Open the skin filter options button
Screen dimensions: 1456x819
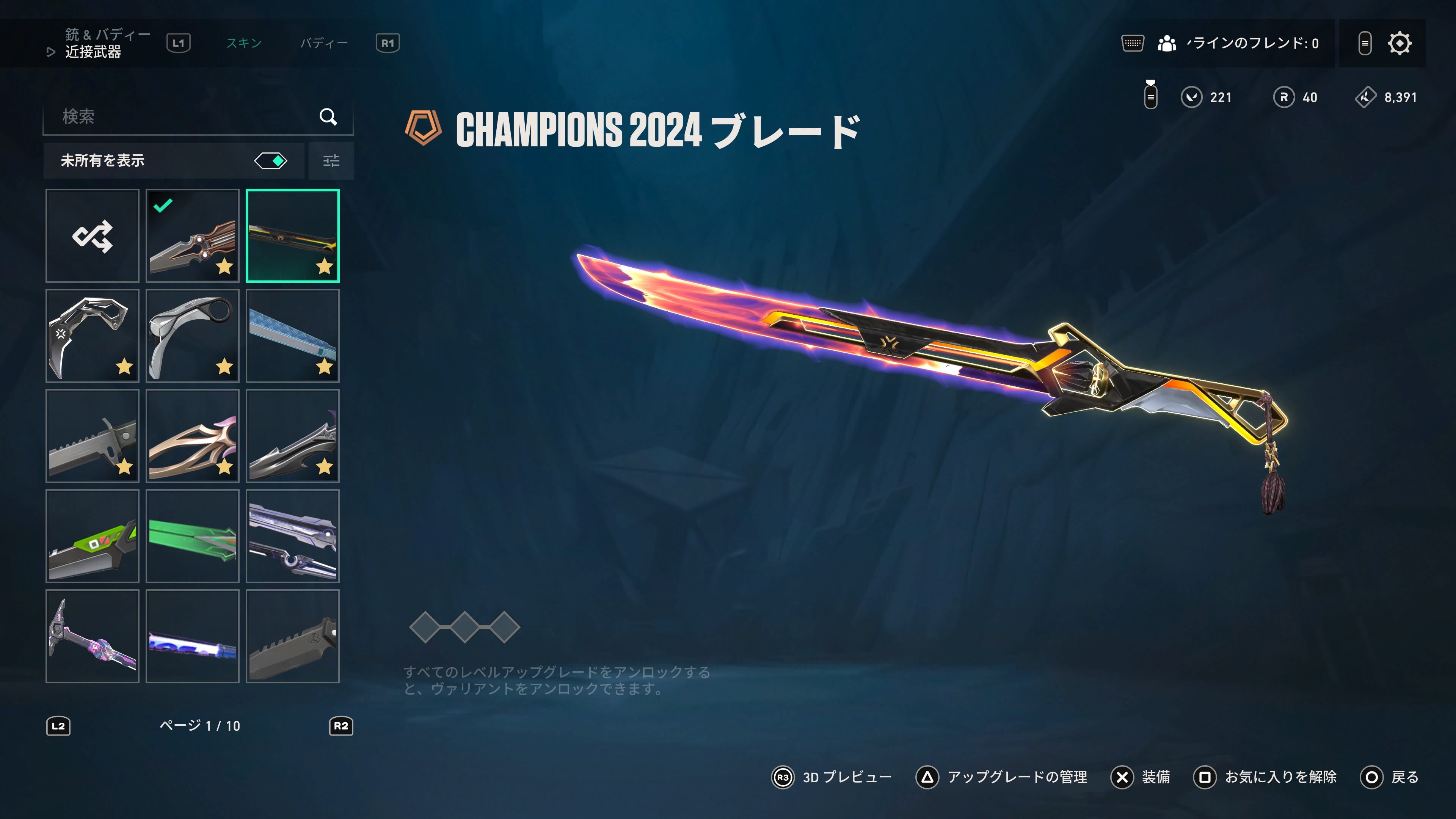click(331, 161)
